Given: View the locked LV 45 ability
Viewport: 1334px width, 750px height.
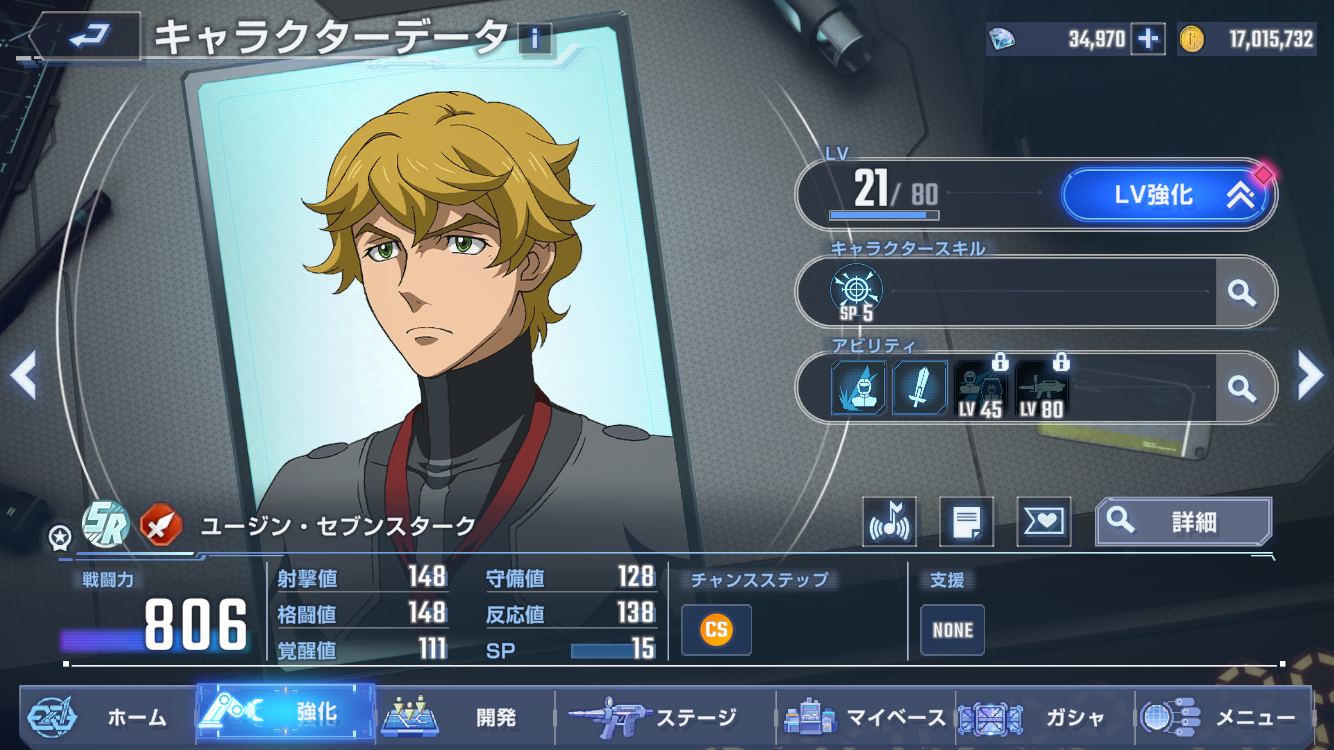Looking at the screenshot, I should click(981, 387).
